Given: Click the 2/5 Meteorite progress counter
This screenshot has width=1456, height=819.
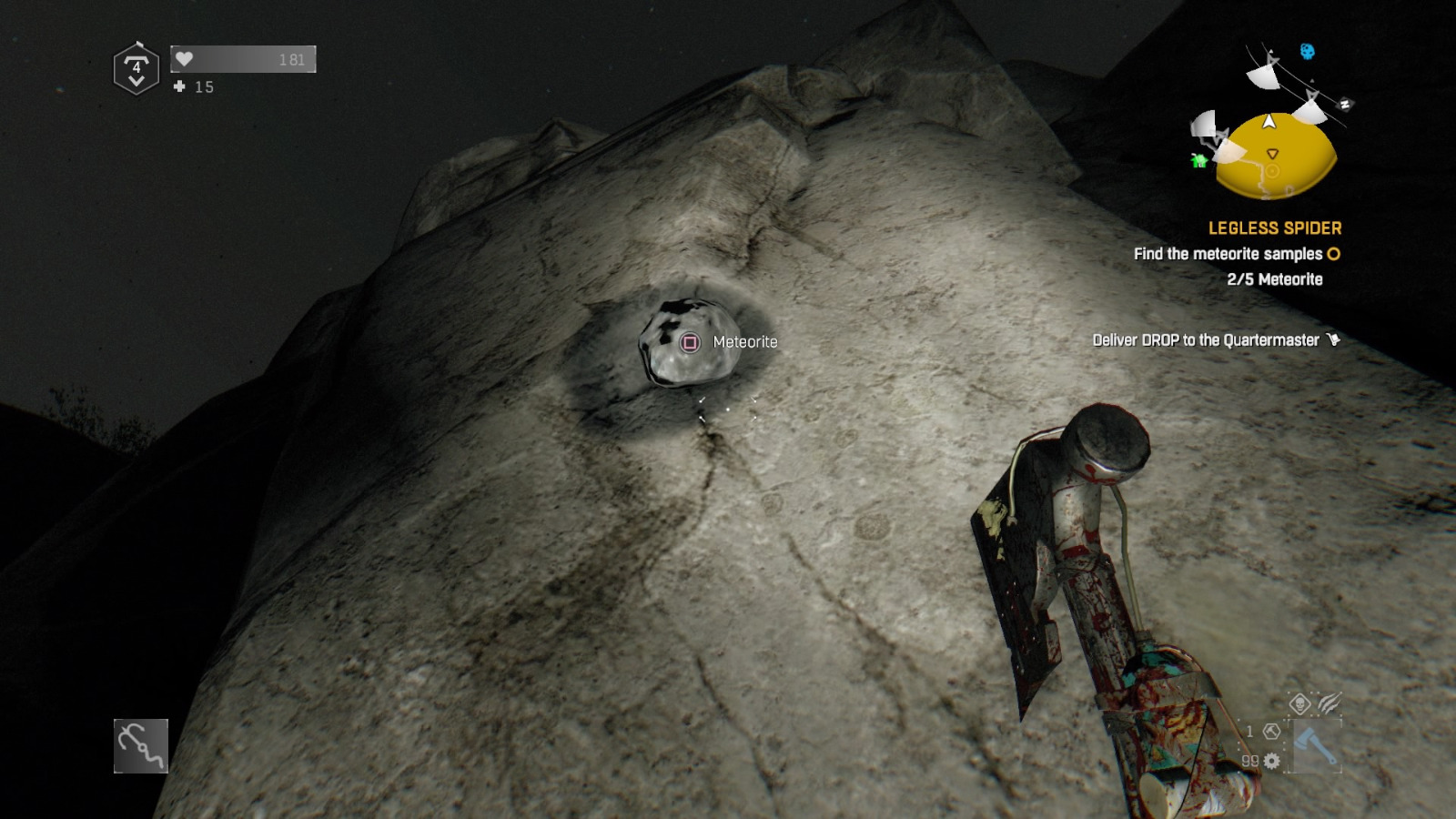Looking at the screenshot, I should [1274, 280].
